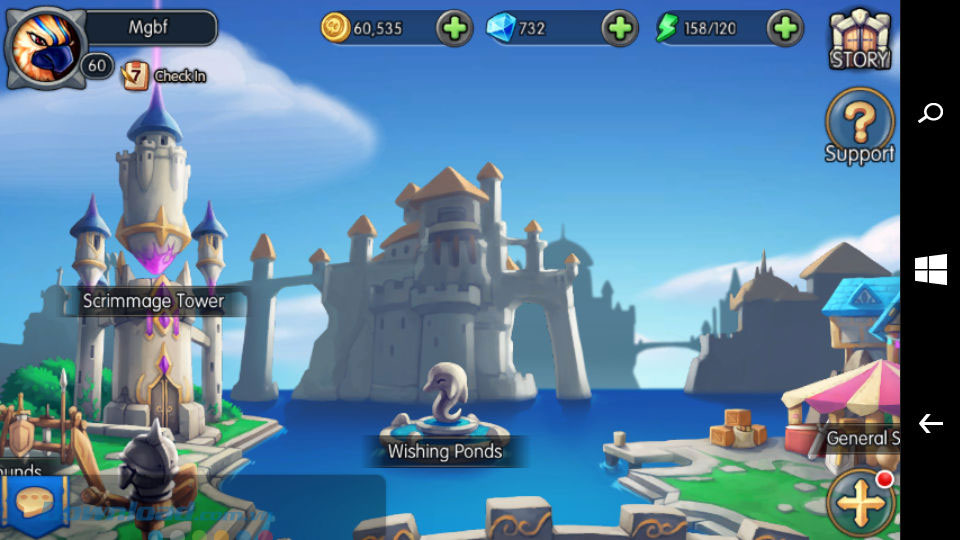Screen dimensions: 960x540
Task: Expand the gold cross menu button
Action: coord(860,503)
